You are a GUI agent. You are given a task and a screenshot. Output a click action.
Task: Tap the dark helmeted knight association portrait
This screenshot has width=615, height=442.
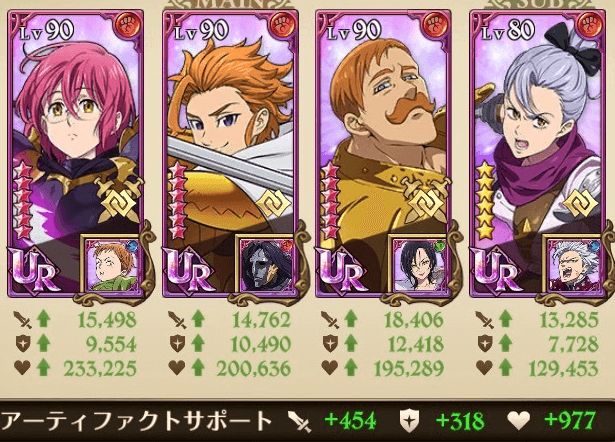tap(263, 266)
